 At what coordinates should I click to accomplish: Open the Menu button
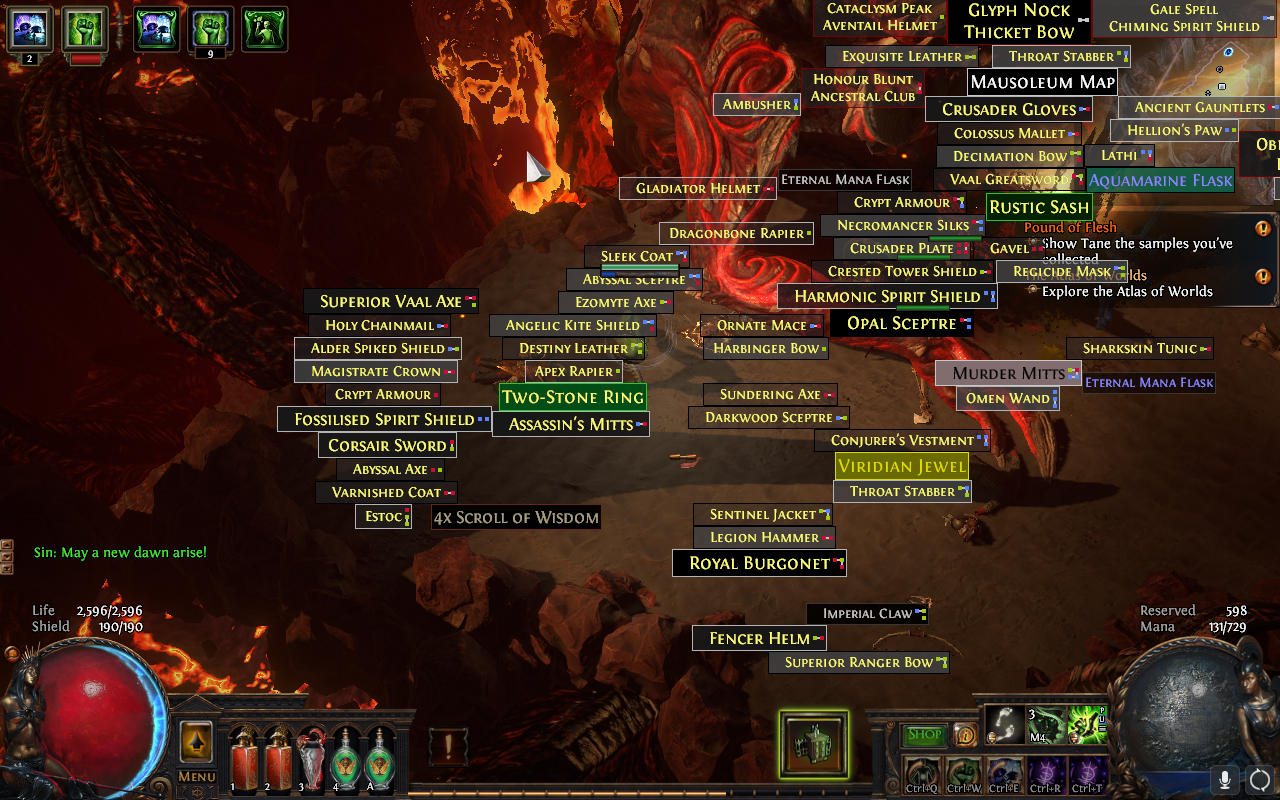click(196, 777)
